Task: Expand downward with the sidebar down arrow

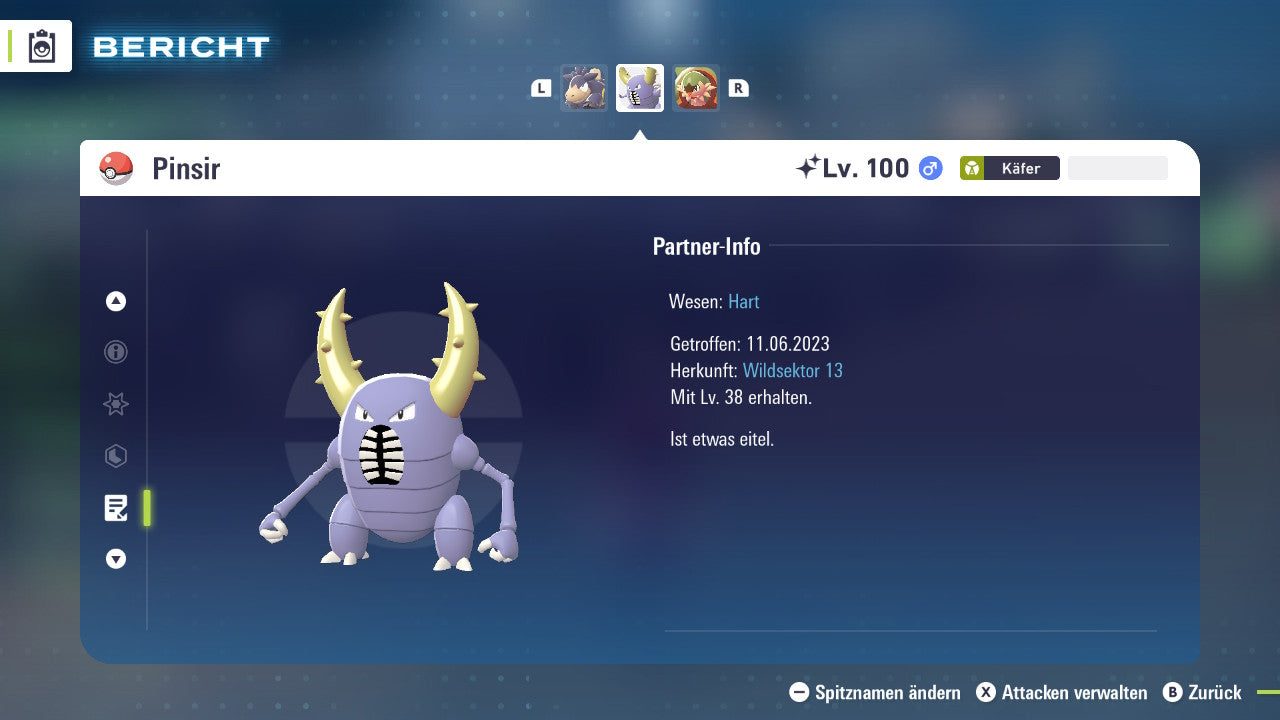Action: coord(115,559)
